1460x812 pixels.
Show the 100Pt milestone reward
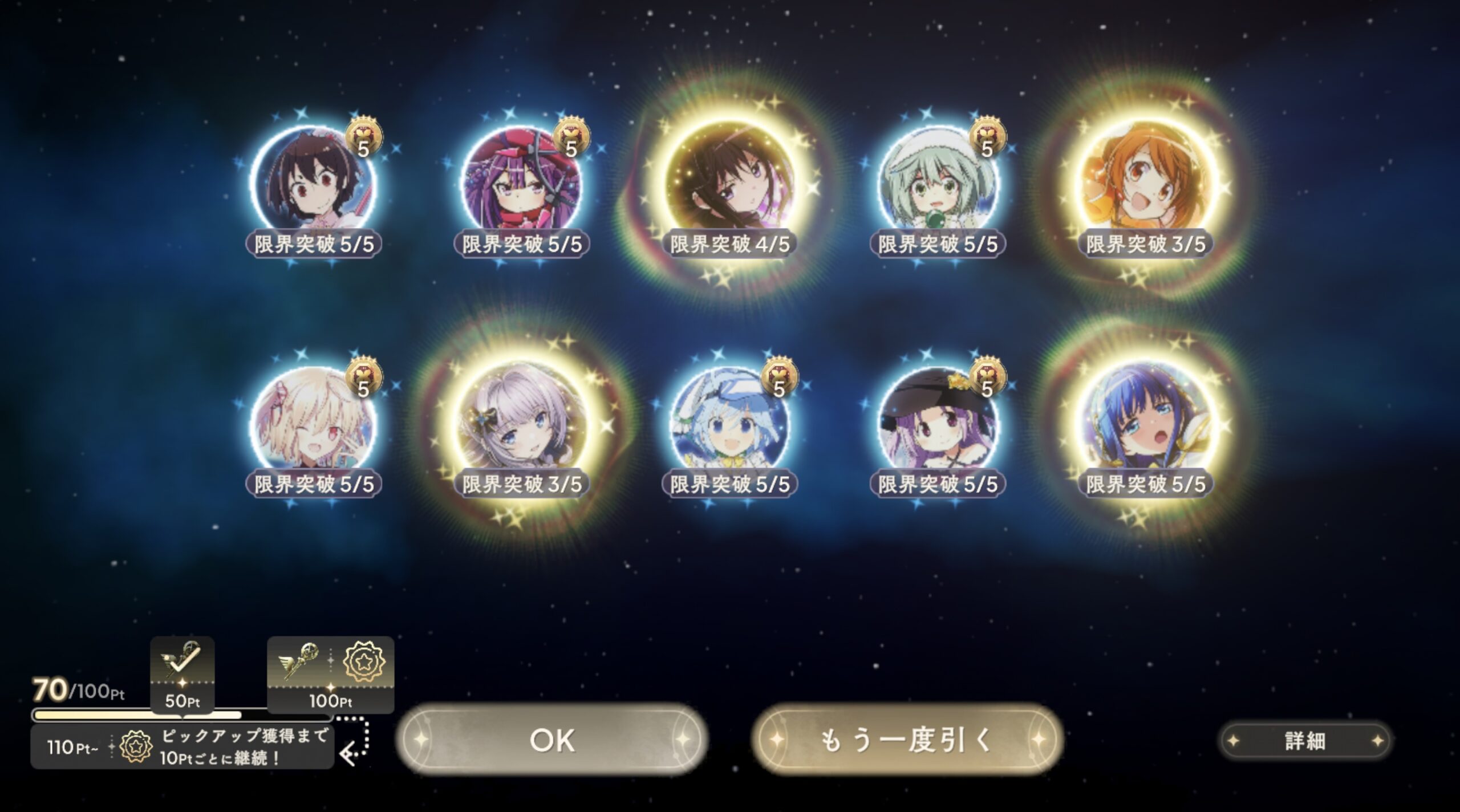331,674
